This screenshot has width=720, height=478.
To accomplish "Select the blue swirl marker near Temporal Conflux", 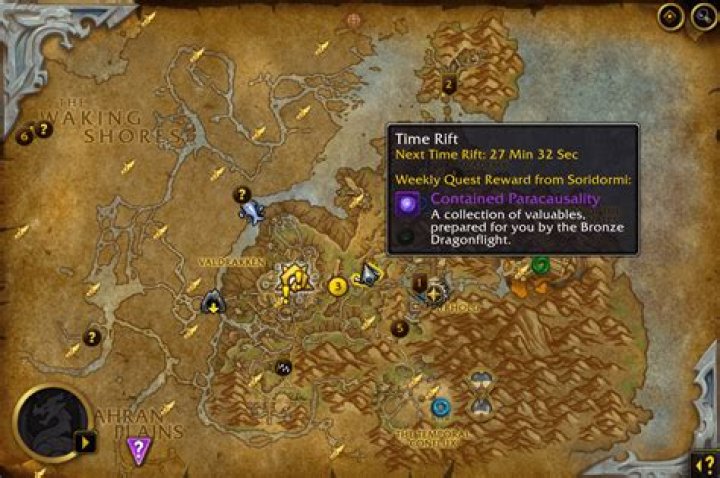I will tap(440, 406).
